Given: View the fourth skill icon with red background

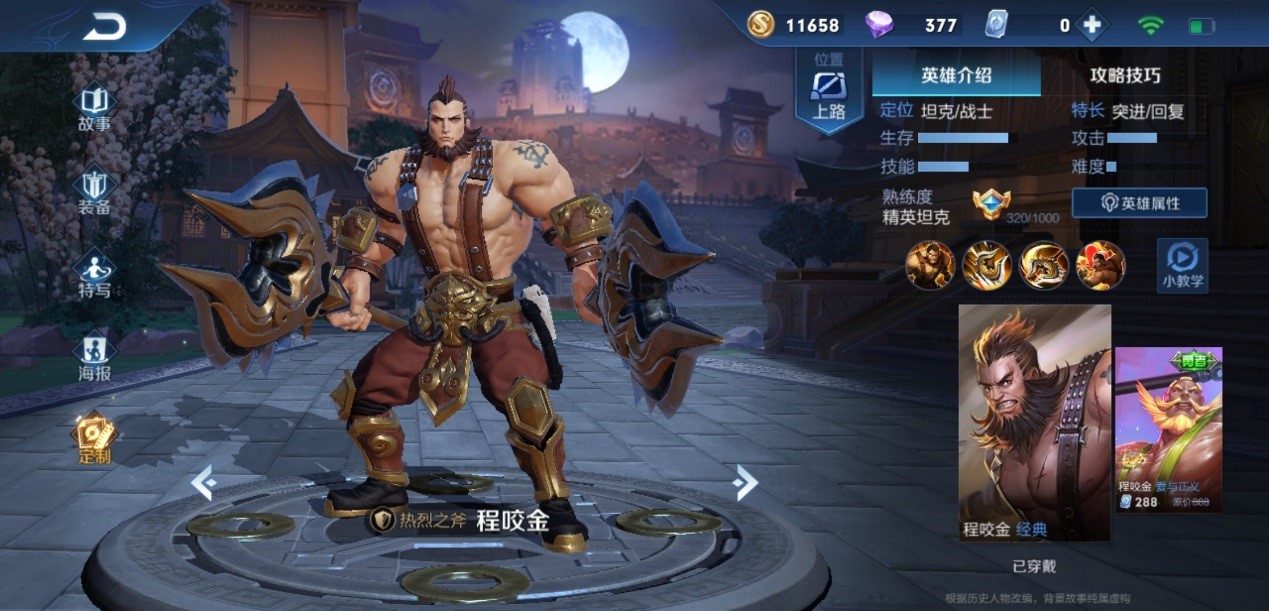Looking at the screenshot, I should 1101,265.
